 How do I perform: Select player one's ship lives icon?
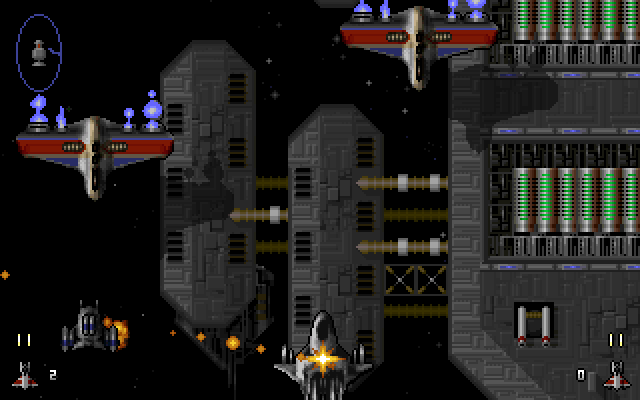click(x=24, y=375)
